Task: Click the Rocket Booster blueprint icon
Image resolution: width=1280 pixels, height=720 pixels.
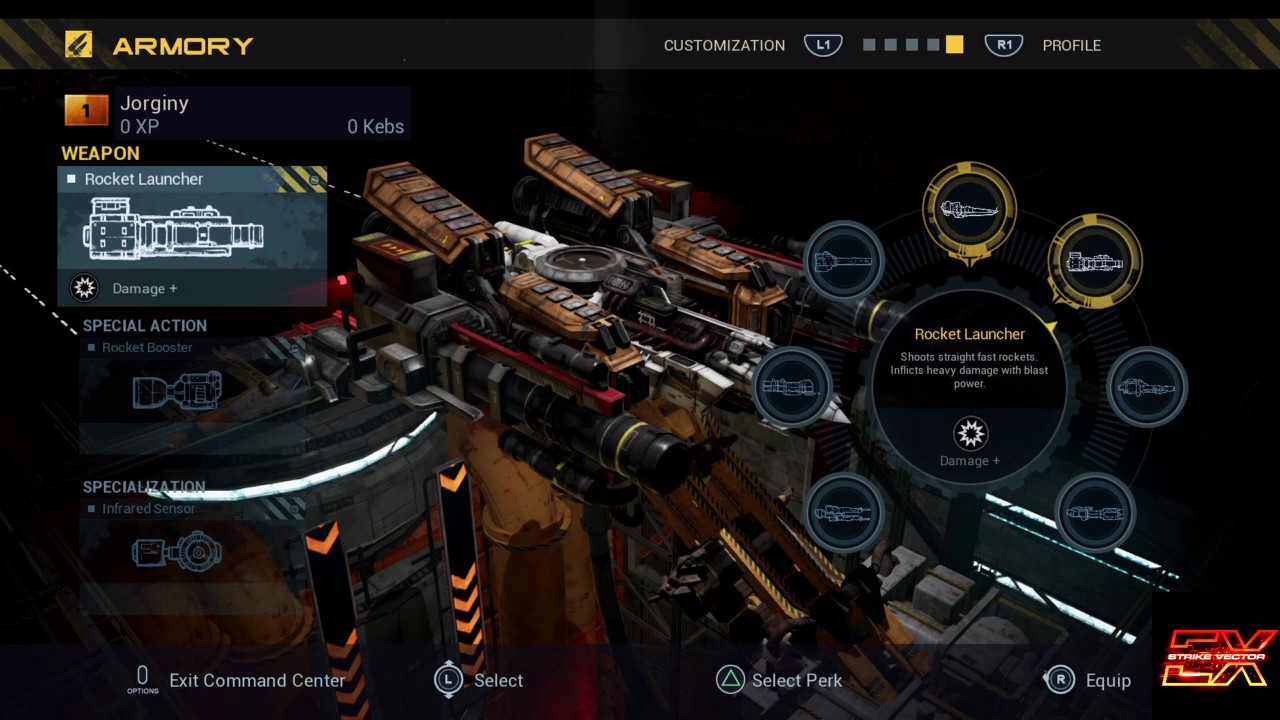Action: [x=176, y=391]
